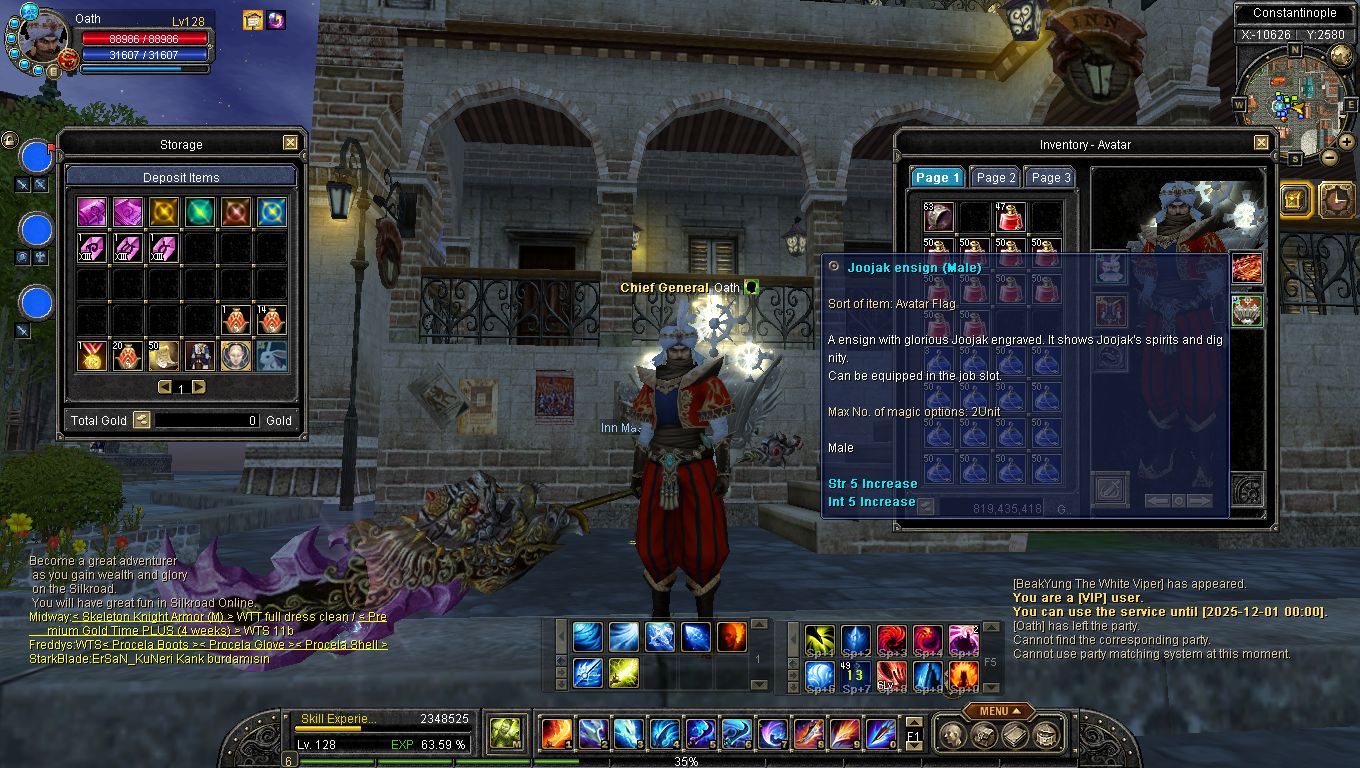Open the MENU expander
This screenshot has width=1360, height=768.
pyautogui.click(x=999, y=711)
